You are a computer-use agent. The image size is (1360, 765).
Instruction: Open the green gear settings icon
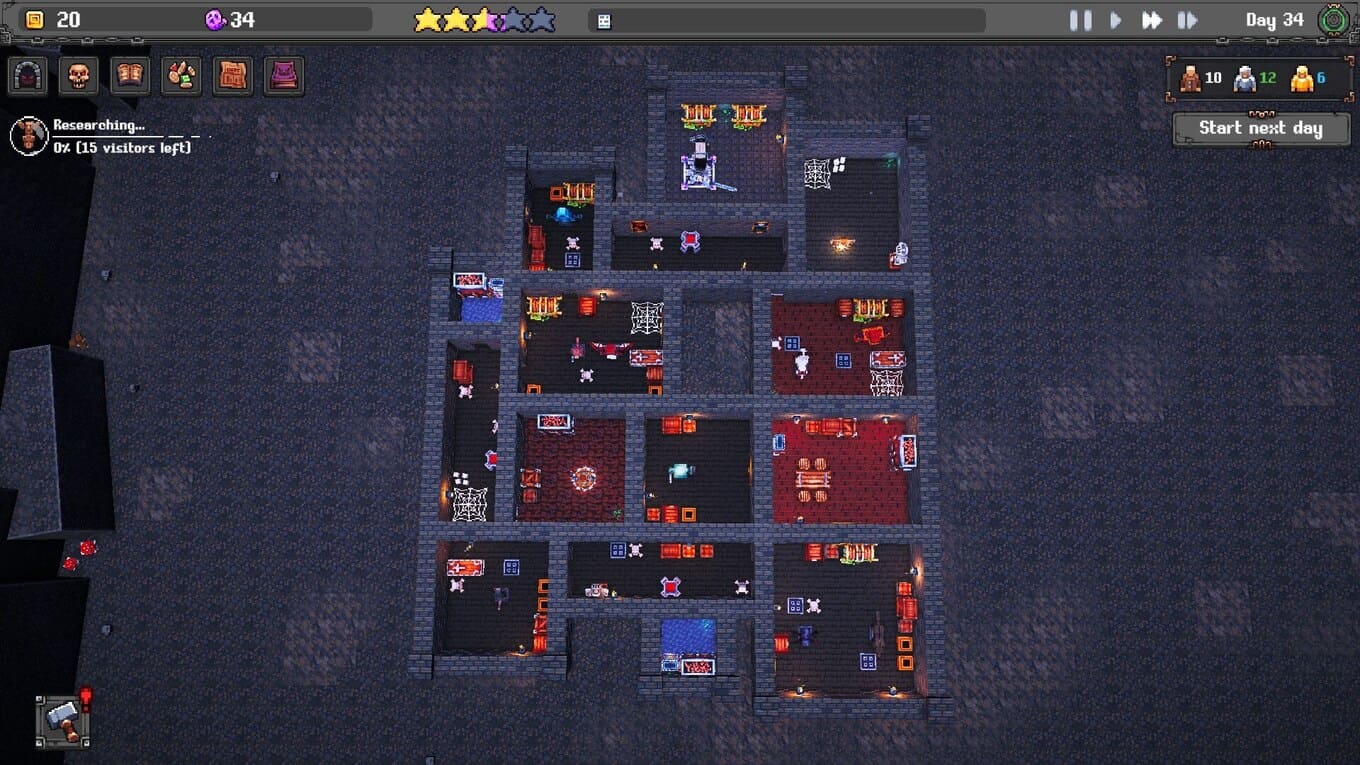pos(1333,20)
